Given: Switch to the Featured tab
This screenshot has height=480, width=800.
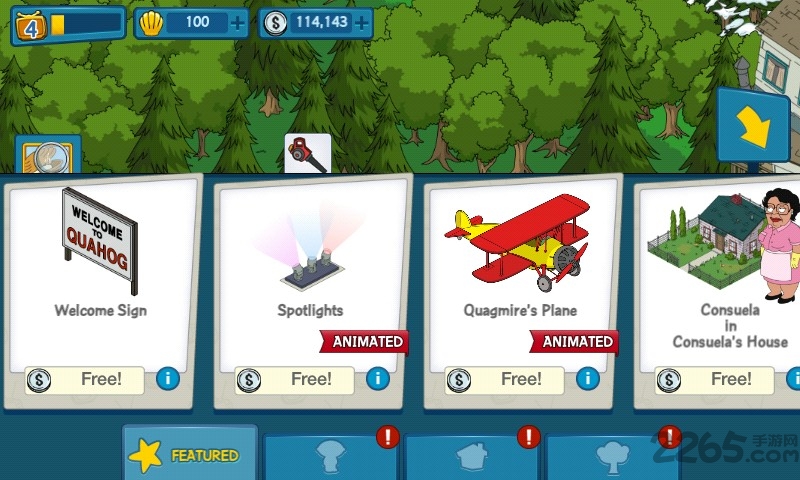Looking at the screenshot, I should click(x=188, y=455).
